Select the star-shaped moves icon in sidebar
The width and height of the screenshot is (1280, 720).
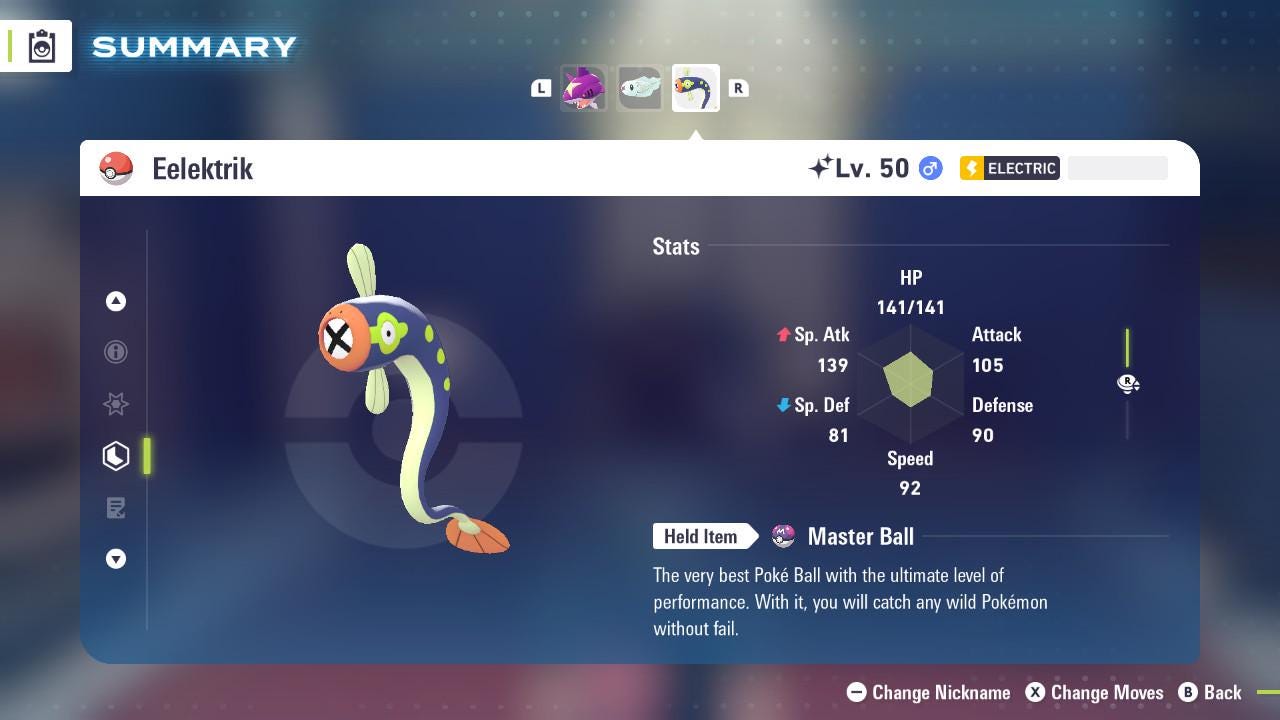tap(116, 404)
